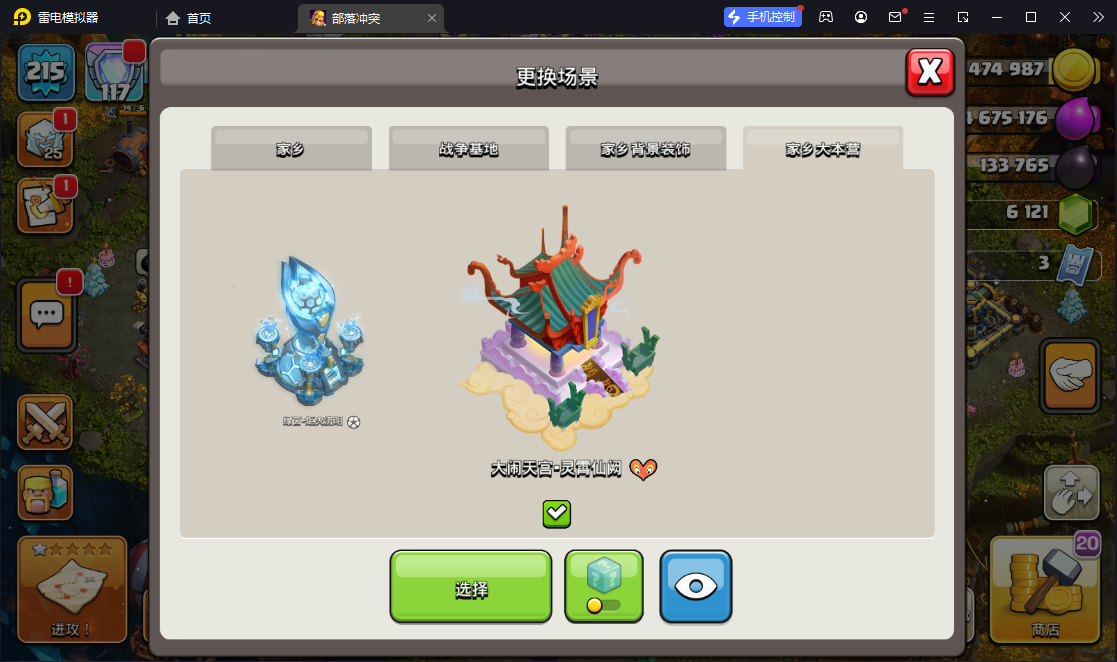Screen dimensions: 1117x662
Task: Click the handshake icon on the right
Action: pyautogui.click(x=1070, y=376)
